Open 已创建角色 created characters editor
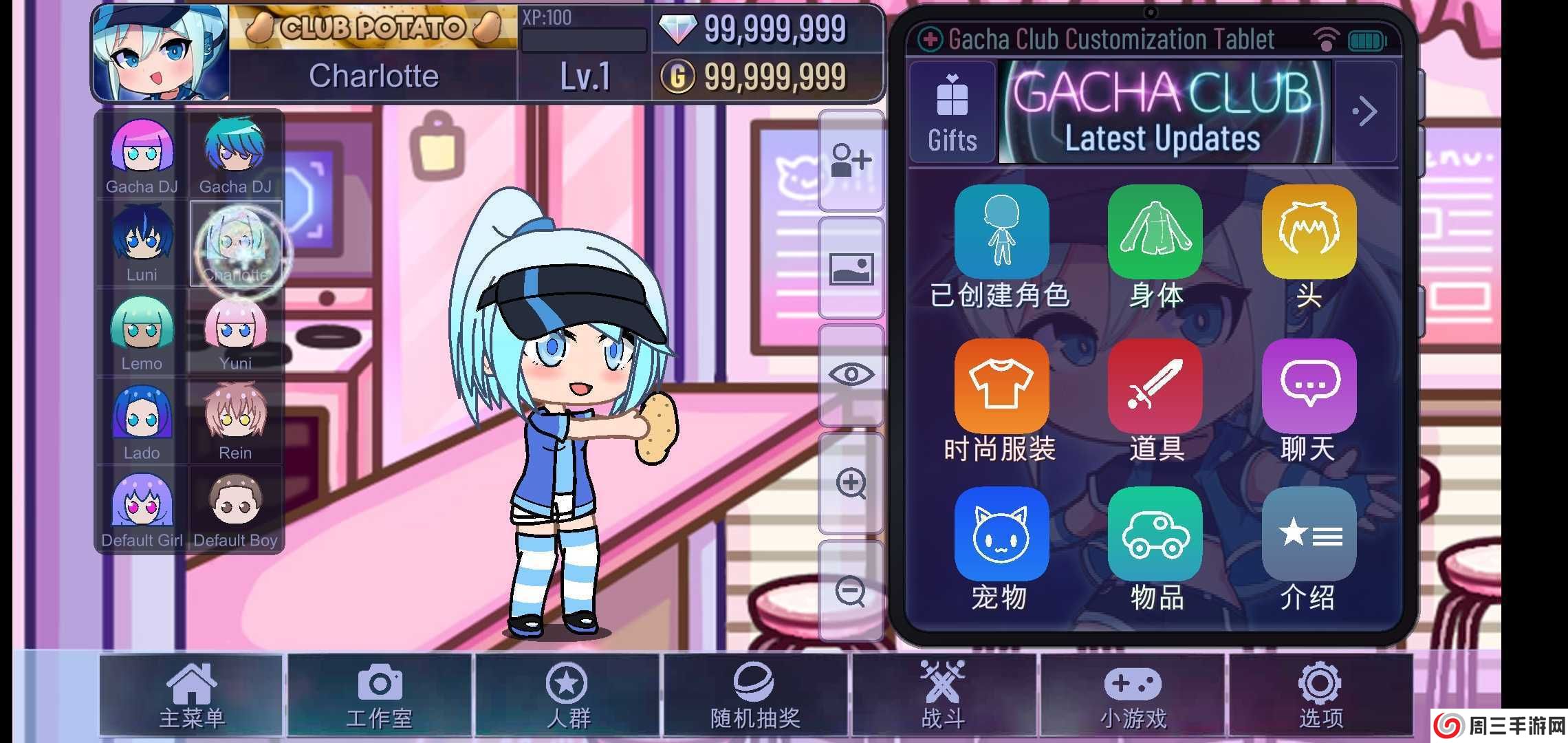 click(x=1001, y=231)
